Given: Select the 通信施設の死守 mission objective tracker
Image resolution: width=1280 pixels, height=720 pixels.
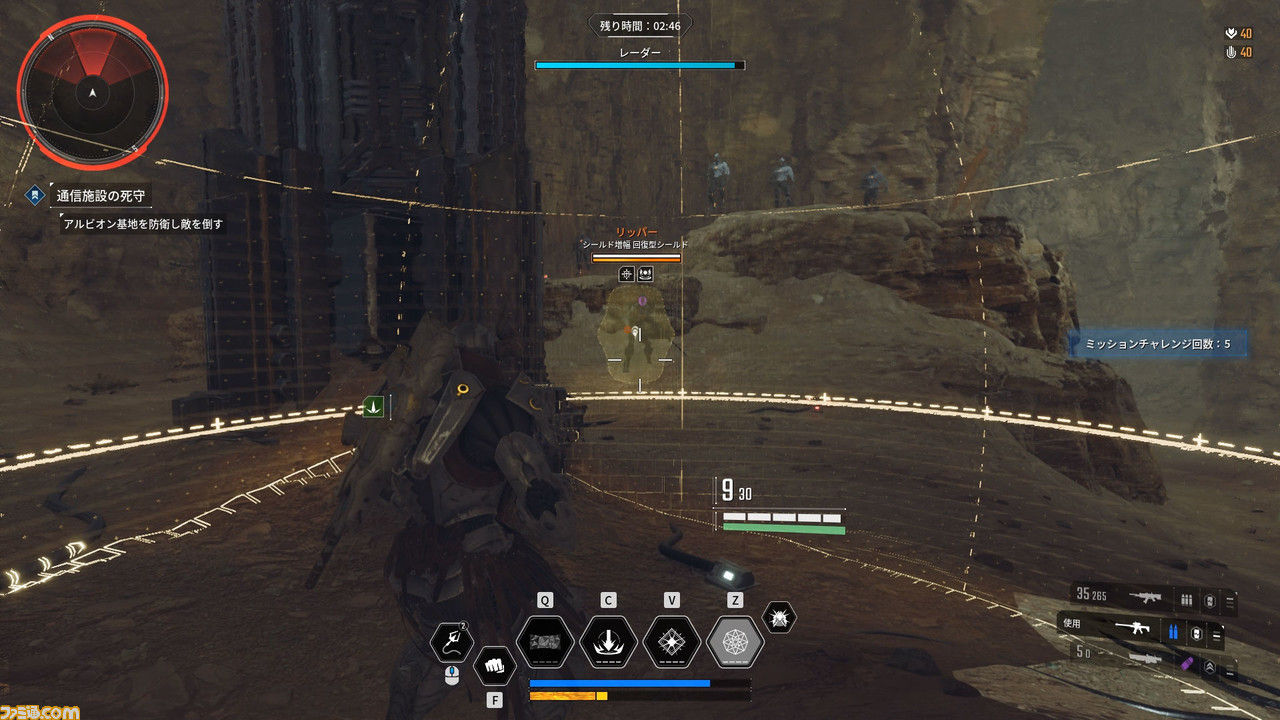Looking at the screenshot, I should (104, 195).
